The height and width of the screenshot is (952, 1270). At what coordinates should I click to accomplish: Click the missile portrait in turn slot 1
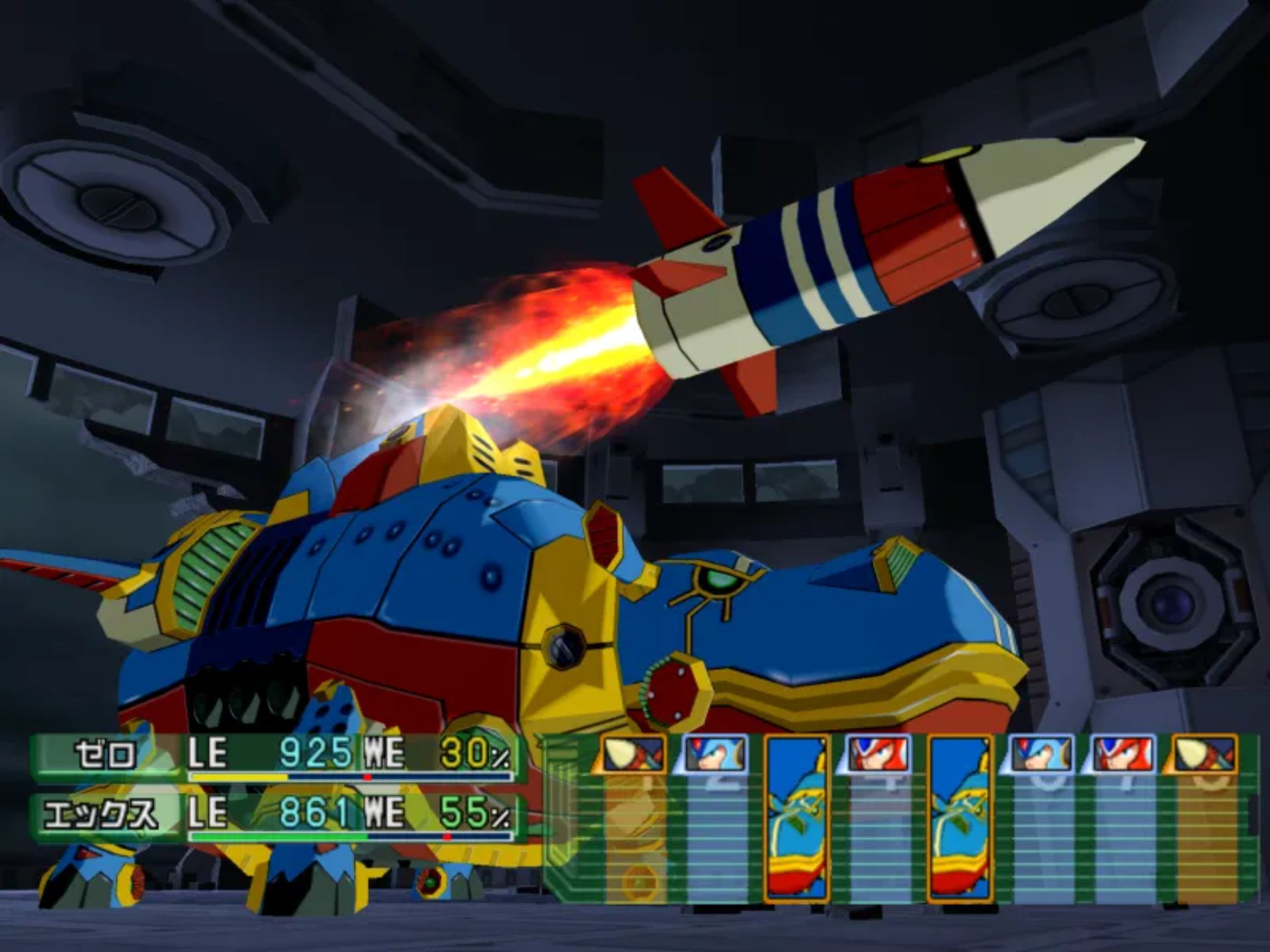click(x=633, y=754)
